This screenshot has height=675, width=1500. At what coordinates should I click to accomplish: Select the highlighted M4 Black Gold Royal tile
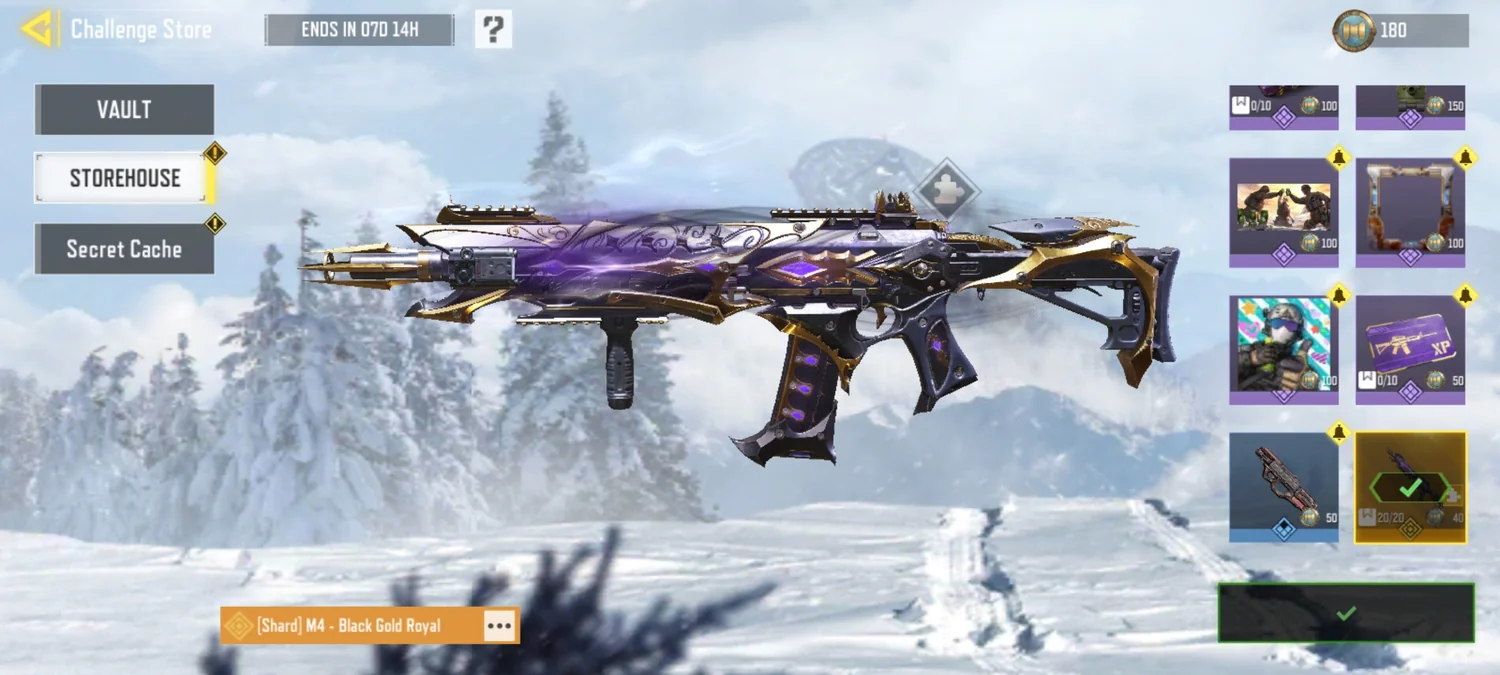coord(1410,487)
